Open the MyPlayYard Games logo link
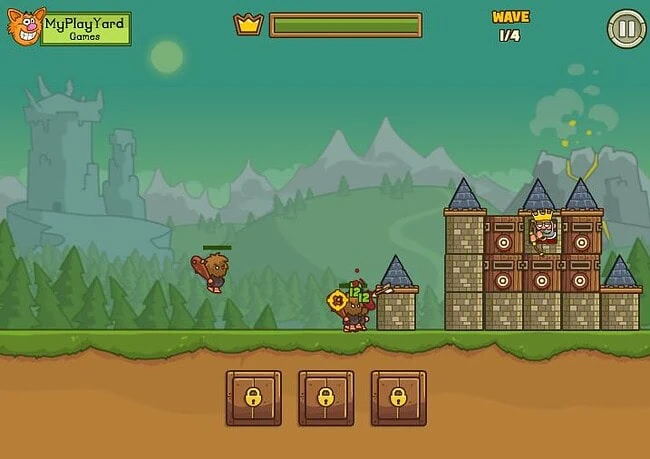Viewport: 650px width, 459px height. [69, 27]
